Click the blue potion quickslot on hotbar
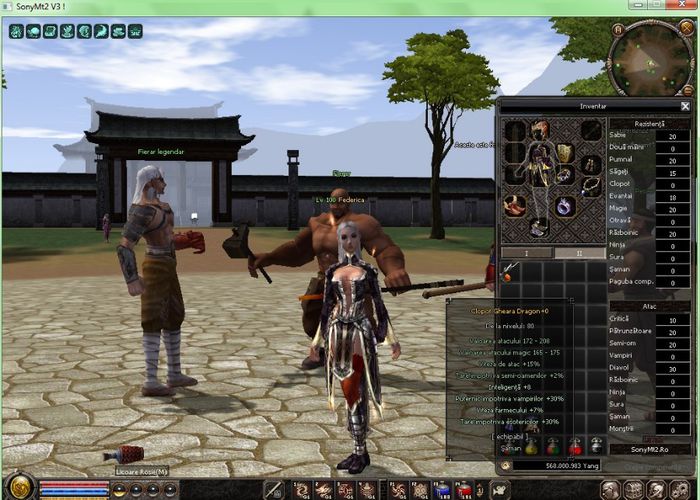The height and width of the screenshot is (500, 700). pyautogui.click(x=443, y=489)
